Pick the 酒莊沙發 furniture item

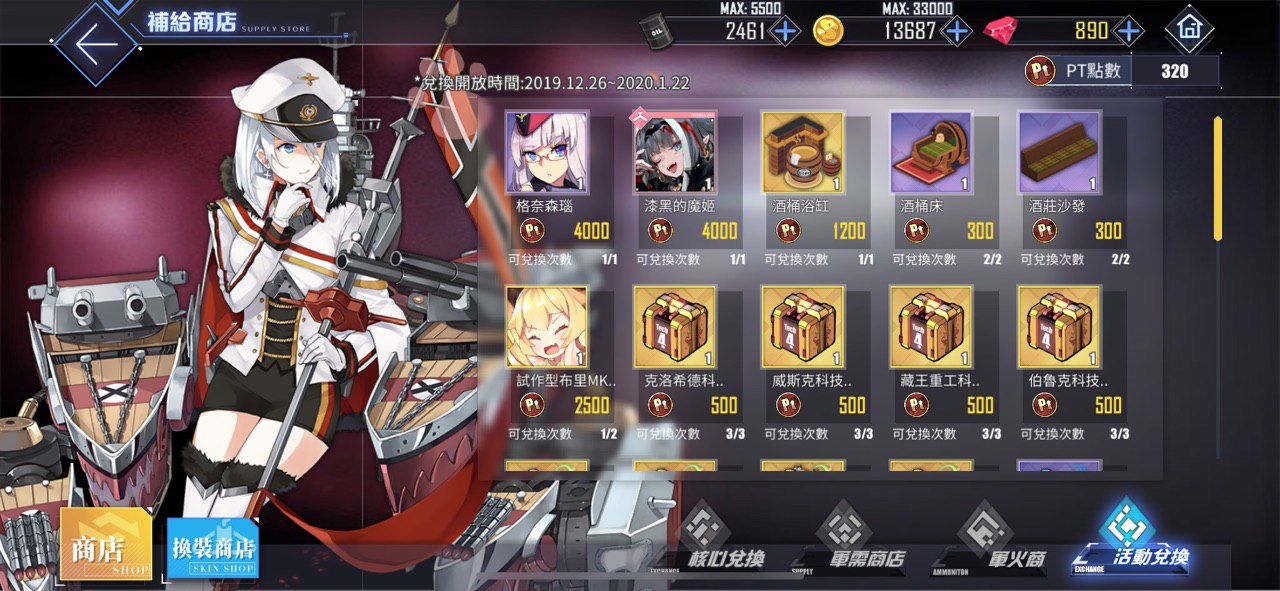point(1059,152)
